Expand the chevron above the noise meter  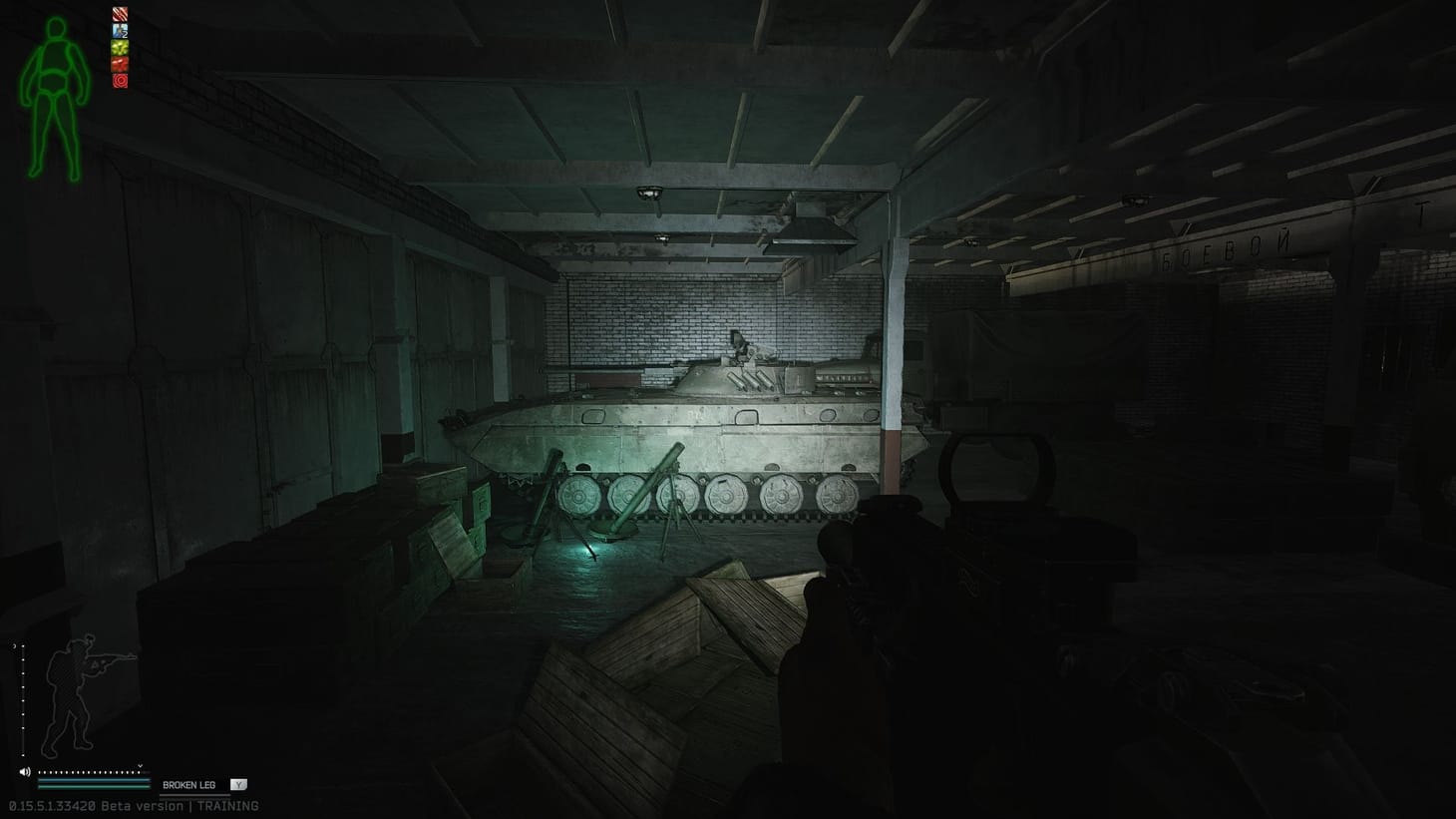pyautogui.click(x=140, y=765)
